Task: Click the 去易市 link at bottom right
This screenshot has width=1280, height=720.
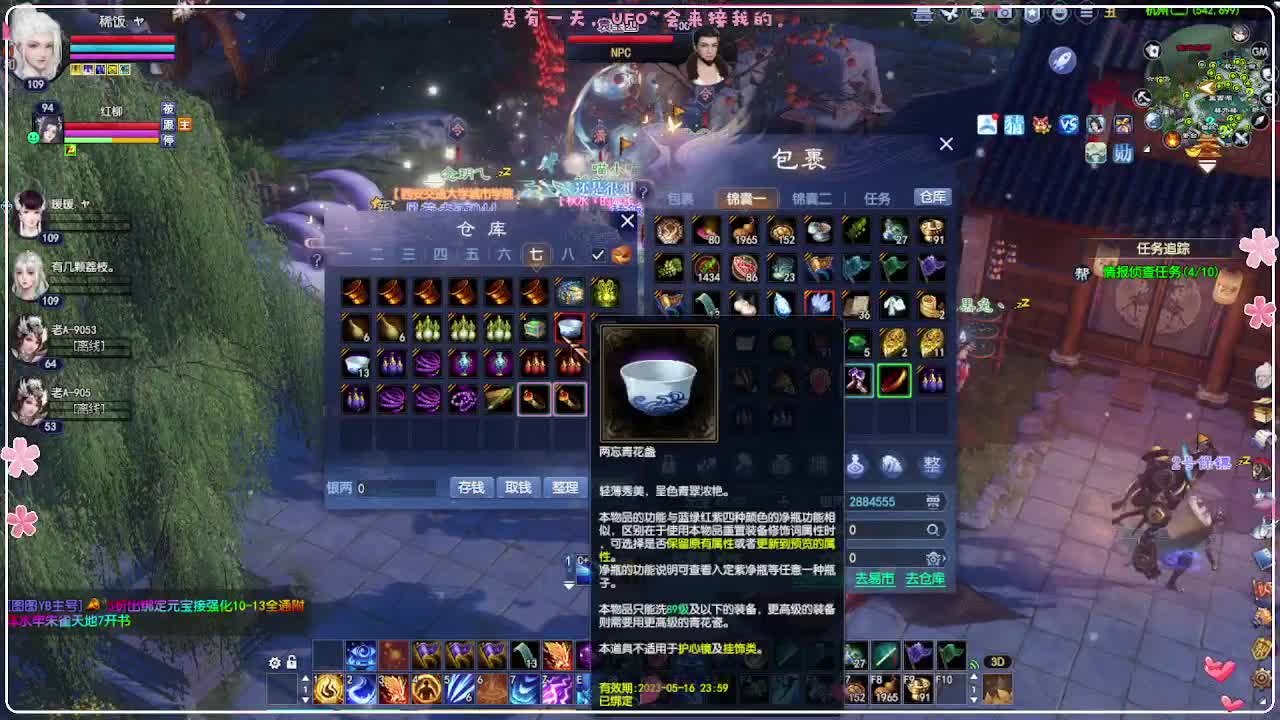Action: click(x=875, y=577)
